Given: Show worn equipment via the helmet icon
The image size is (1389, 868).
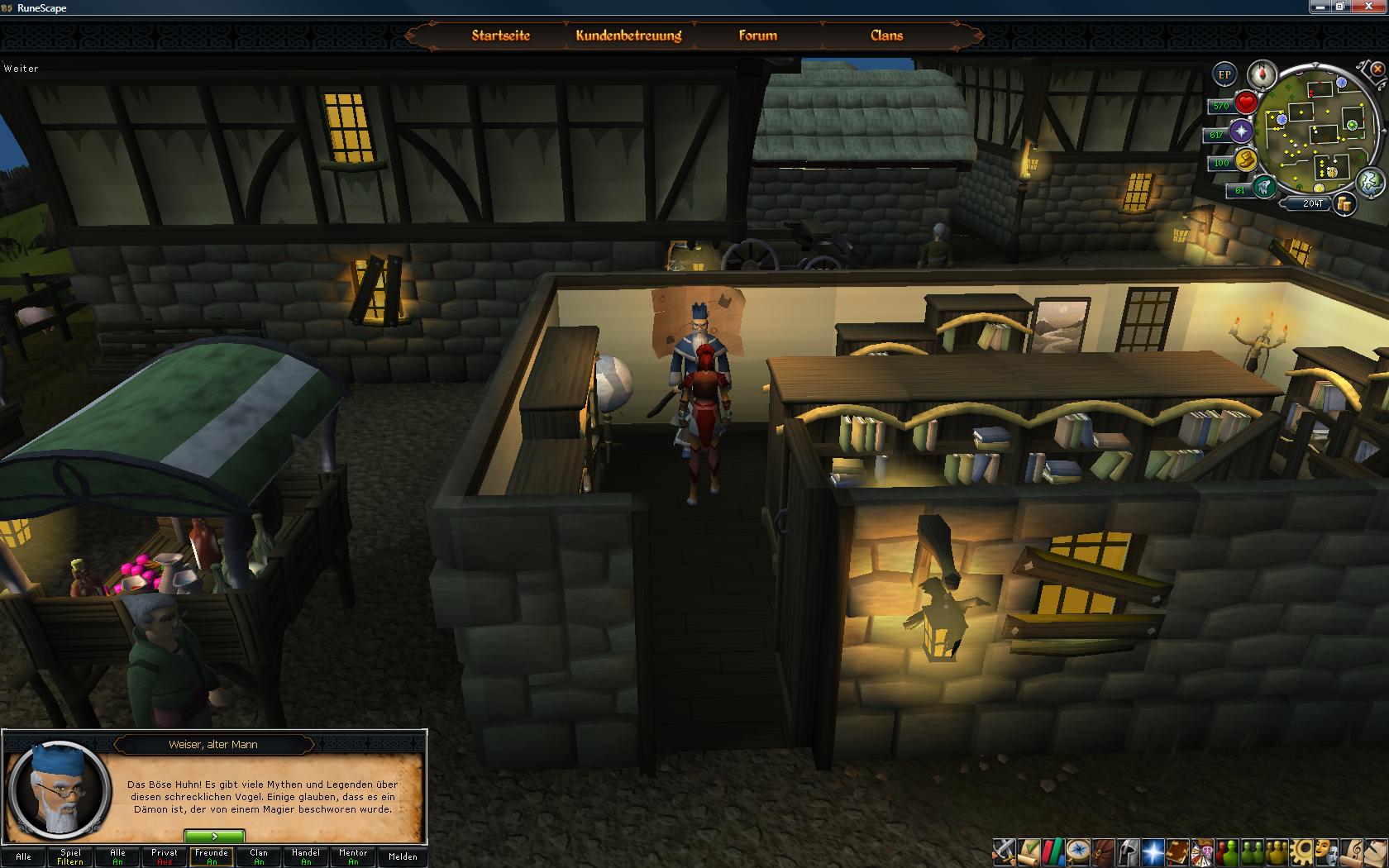Looking at the screenshot, I should tap(1127, 851).
